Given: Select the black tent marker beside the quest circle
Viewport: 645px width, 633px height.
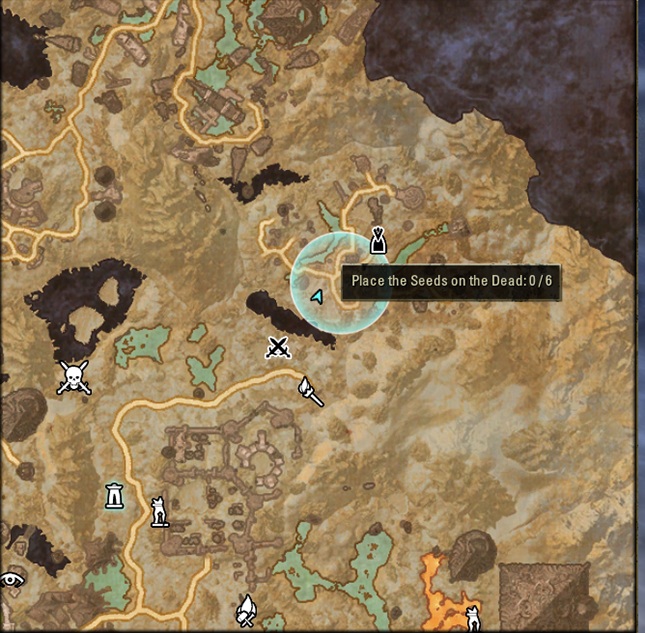Looking at the screenshot, I should (378, 241).
